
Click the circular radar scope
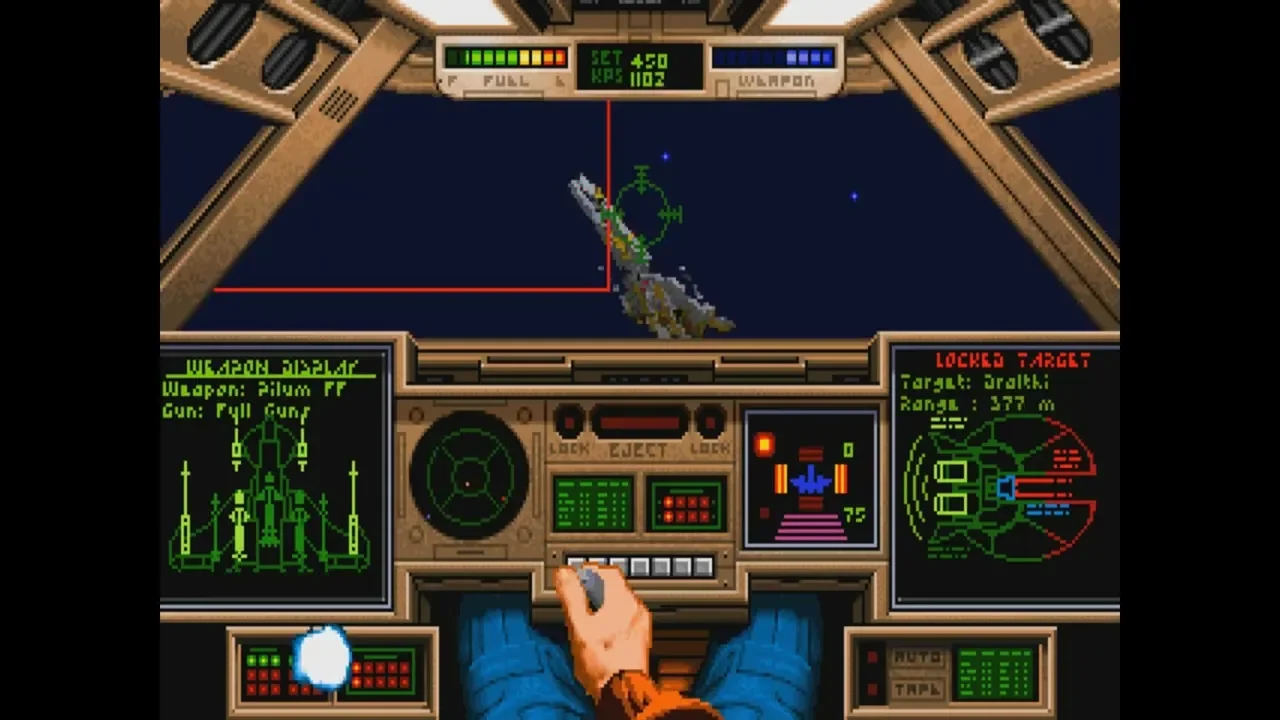pos(469,476)
